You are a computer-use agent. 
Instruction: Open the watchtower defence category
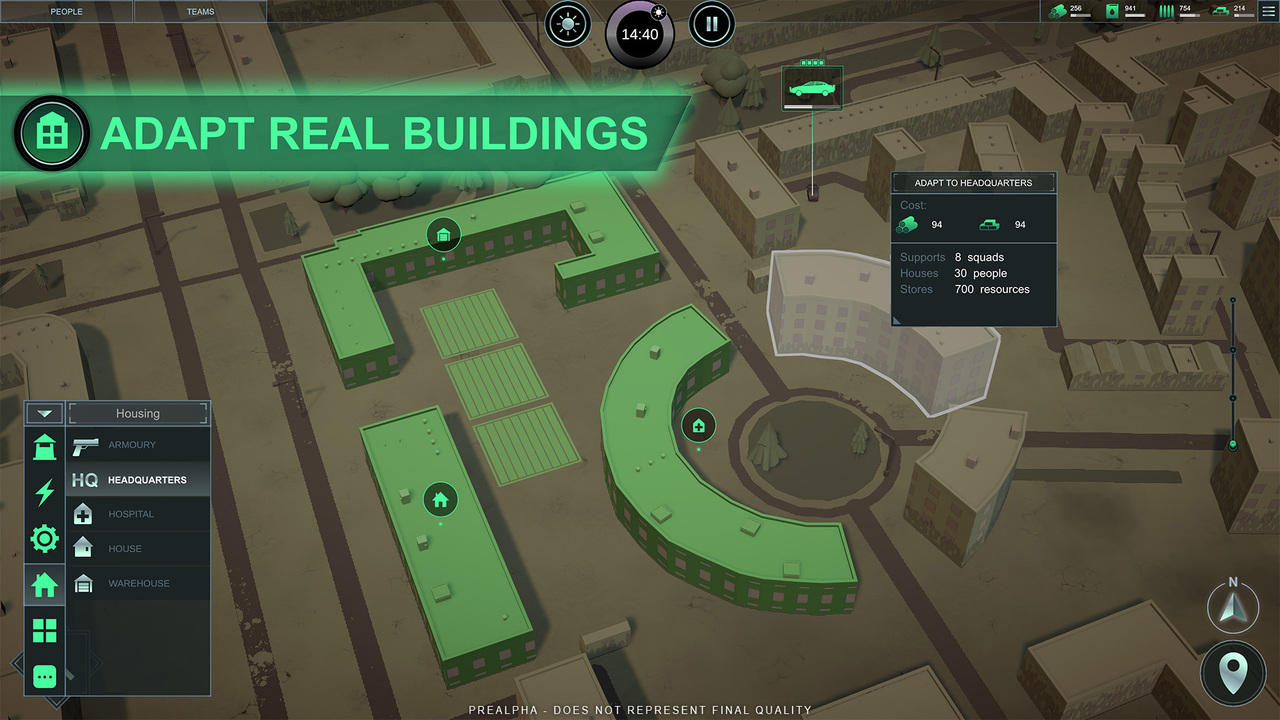45,447
